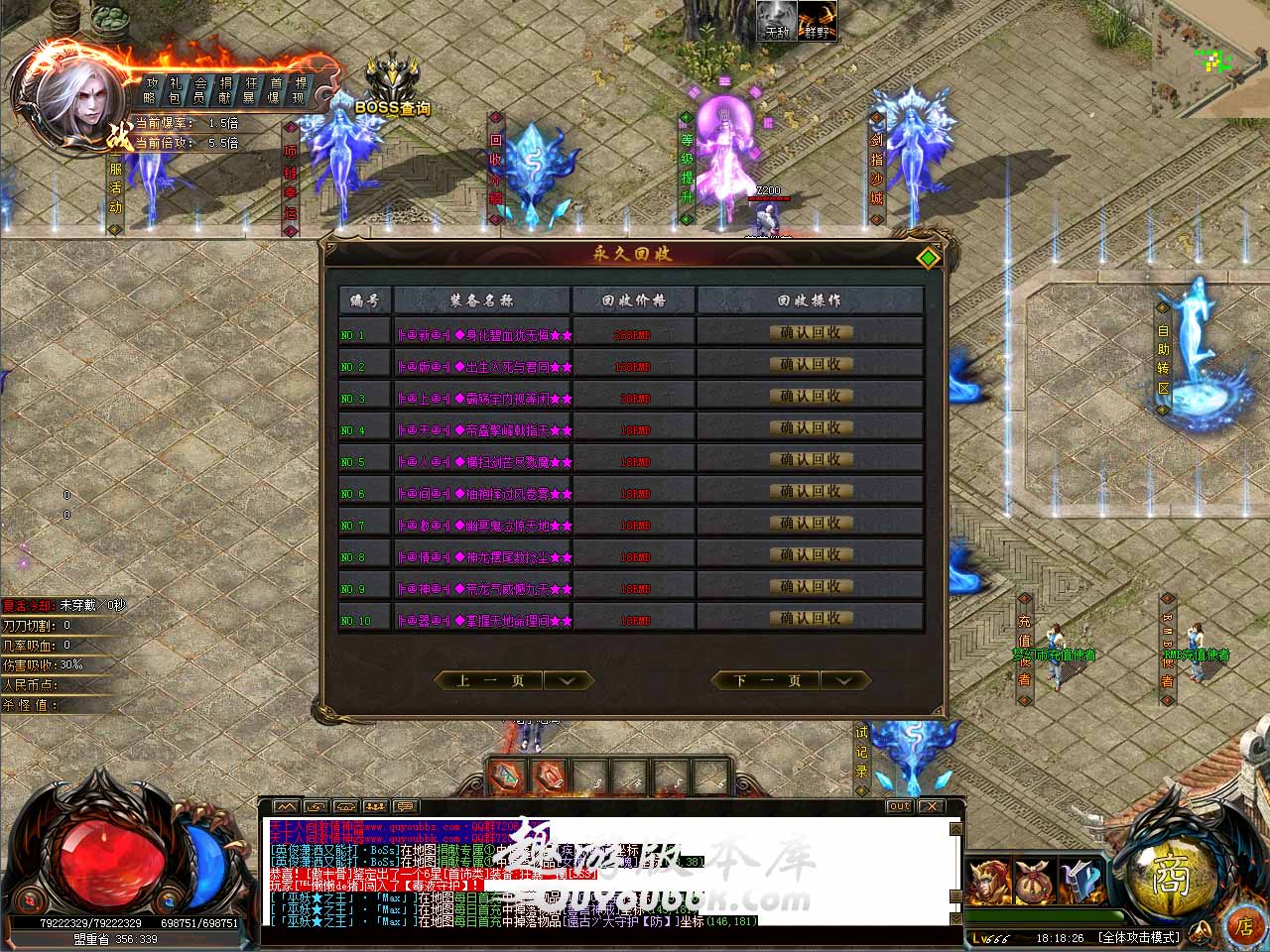This screenshot has width=1270, height=952.
Task: Click 确认回收 on row NO.10
Action: (810, 619)
